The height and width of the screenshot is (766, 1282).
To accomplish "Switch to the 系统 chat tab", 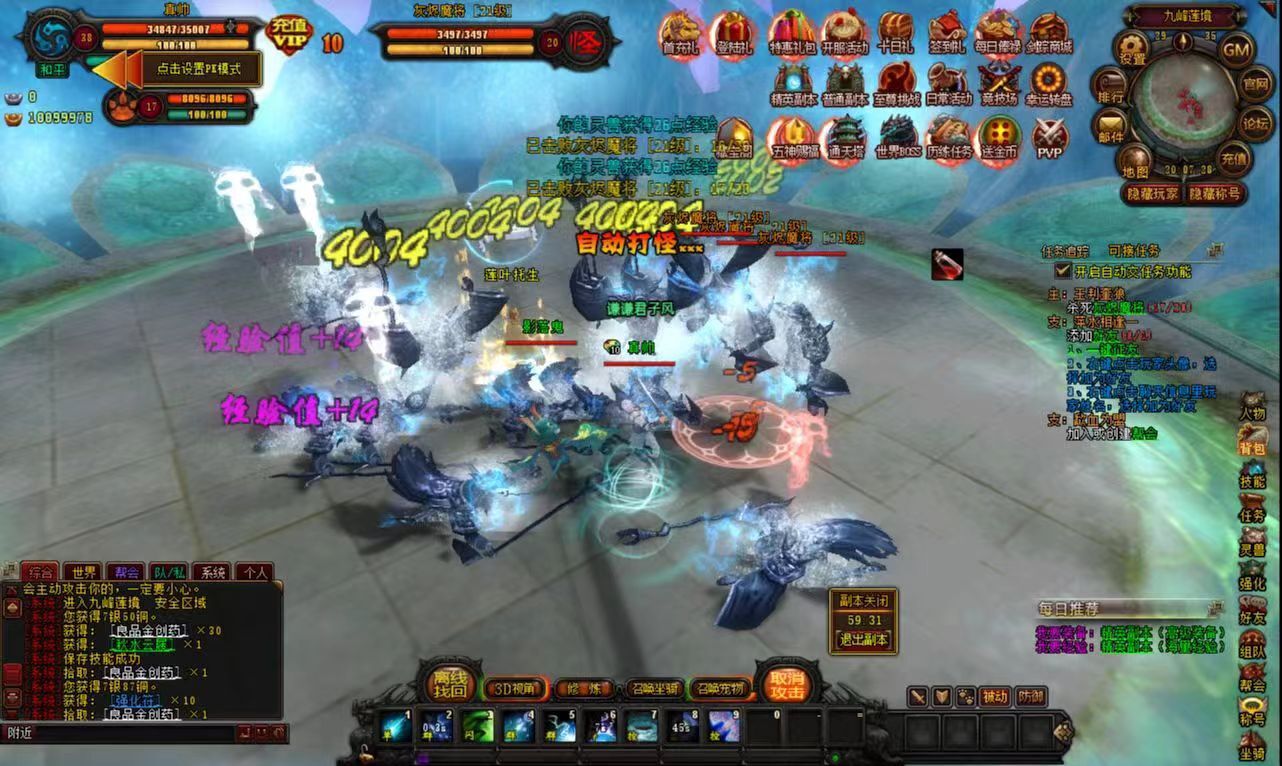I will [212, 573].
